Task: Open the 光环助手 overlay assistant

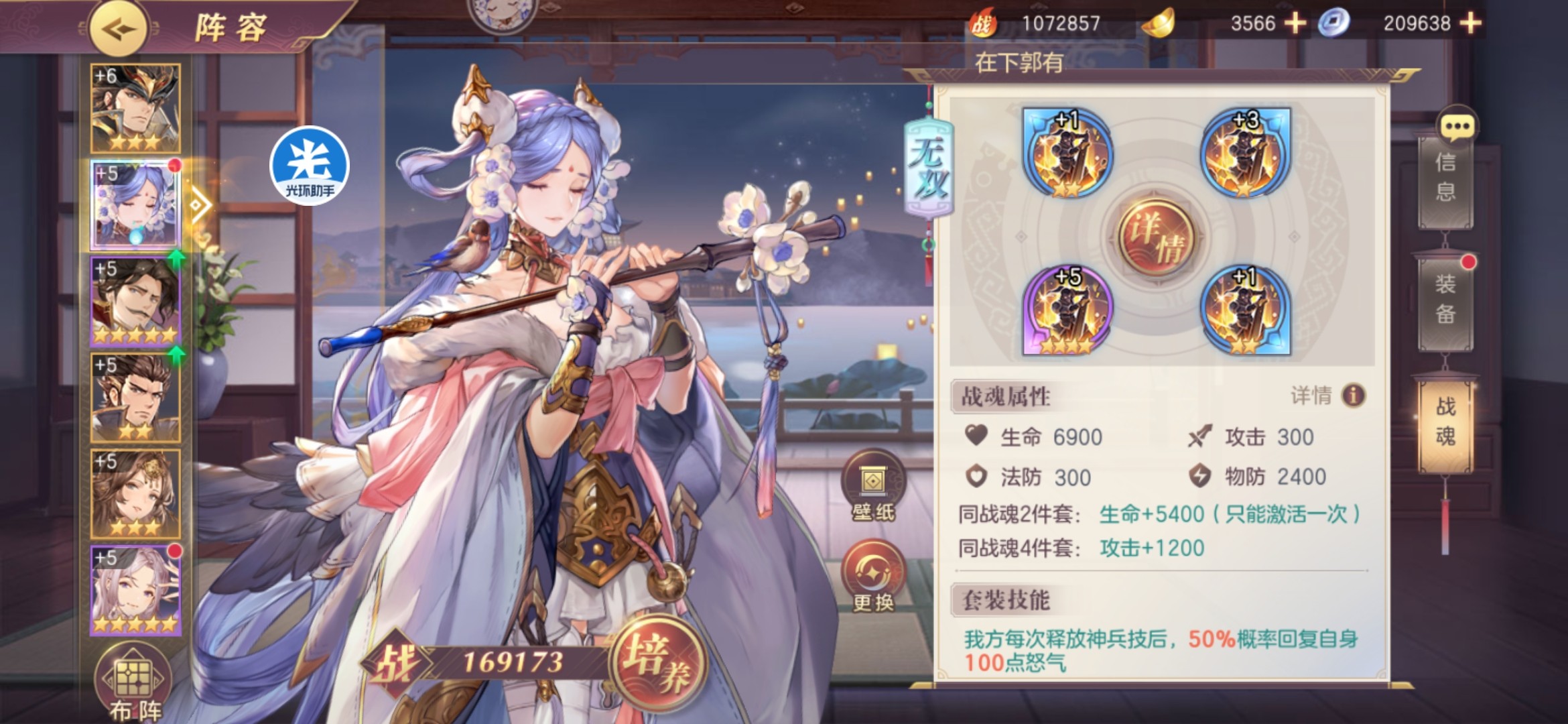Action: point(310,166)
